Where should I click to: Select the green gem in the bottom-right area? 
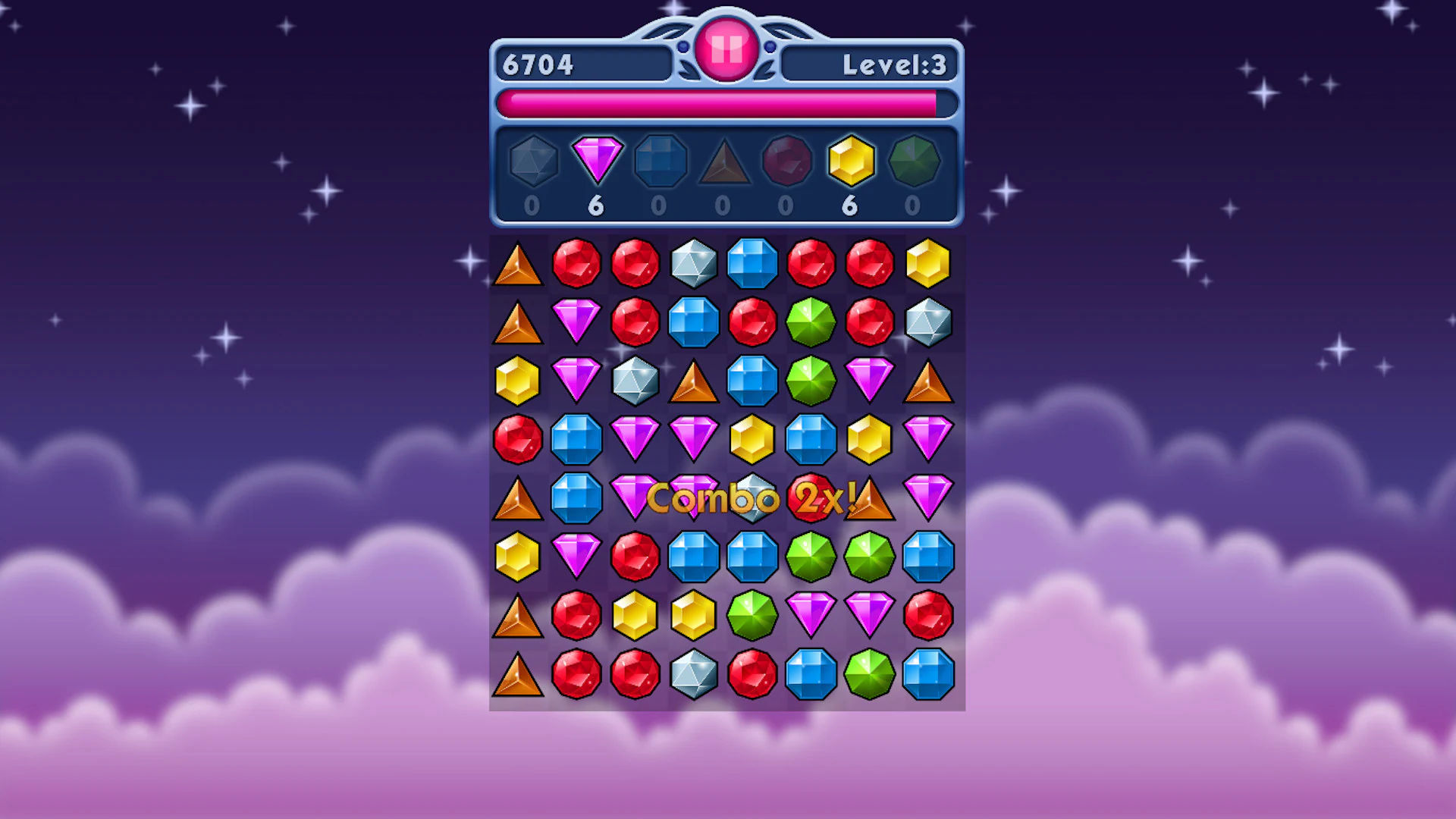868,675
